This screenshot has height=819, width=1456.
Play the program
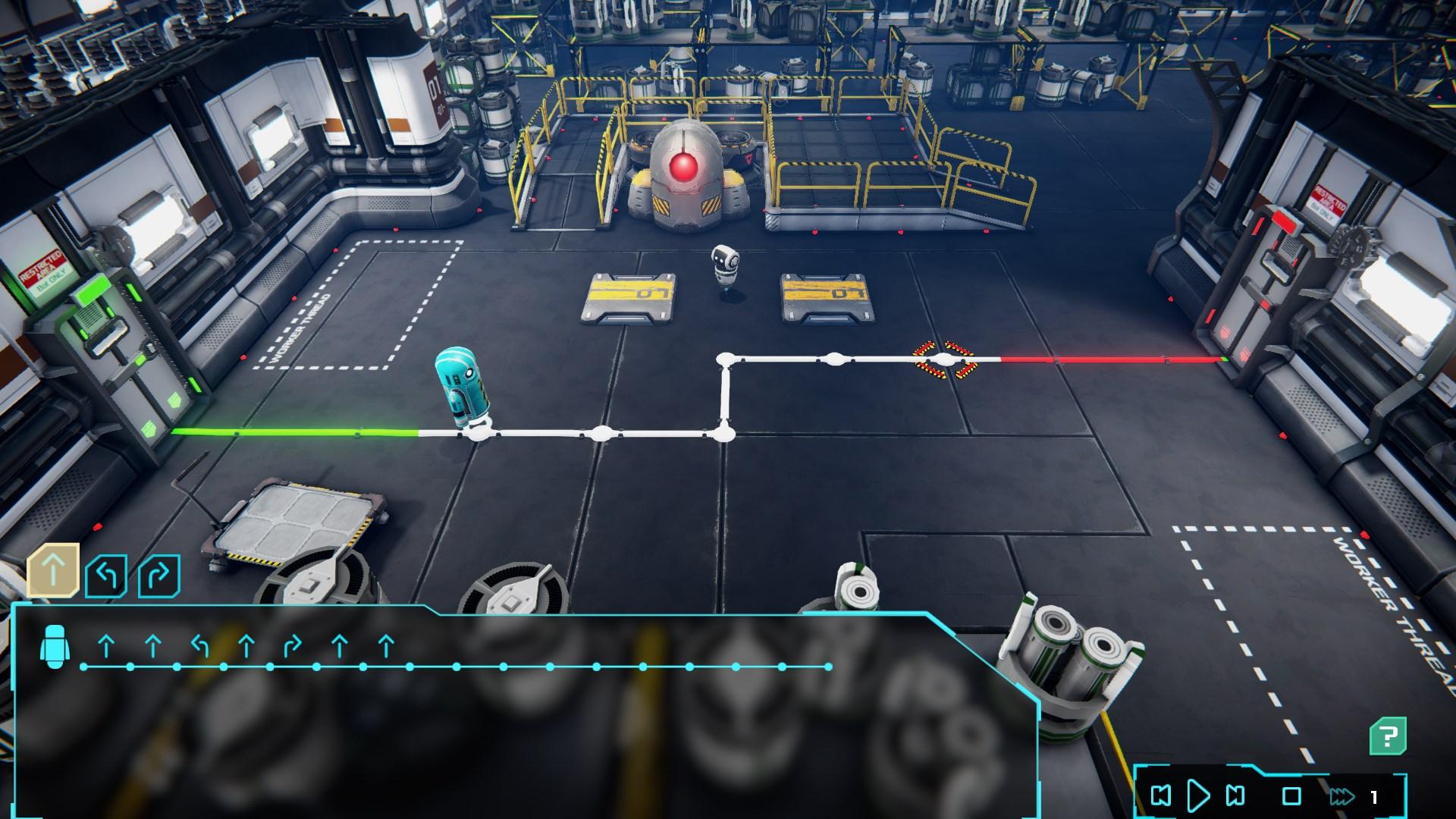1198,795
